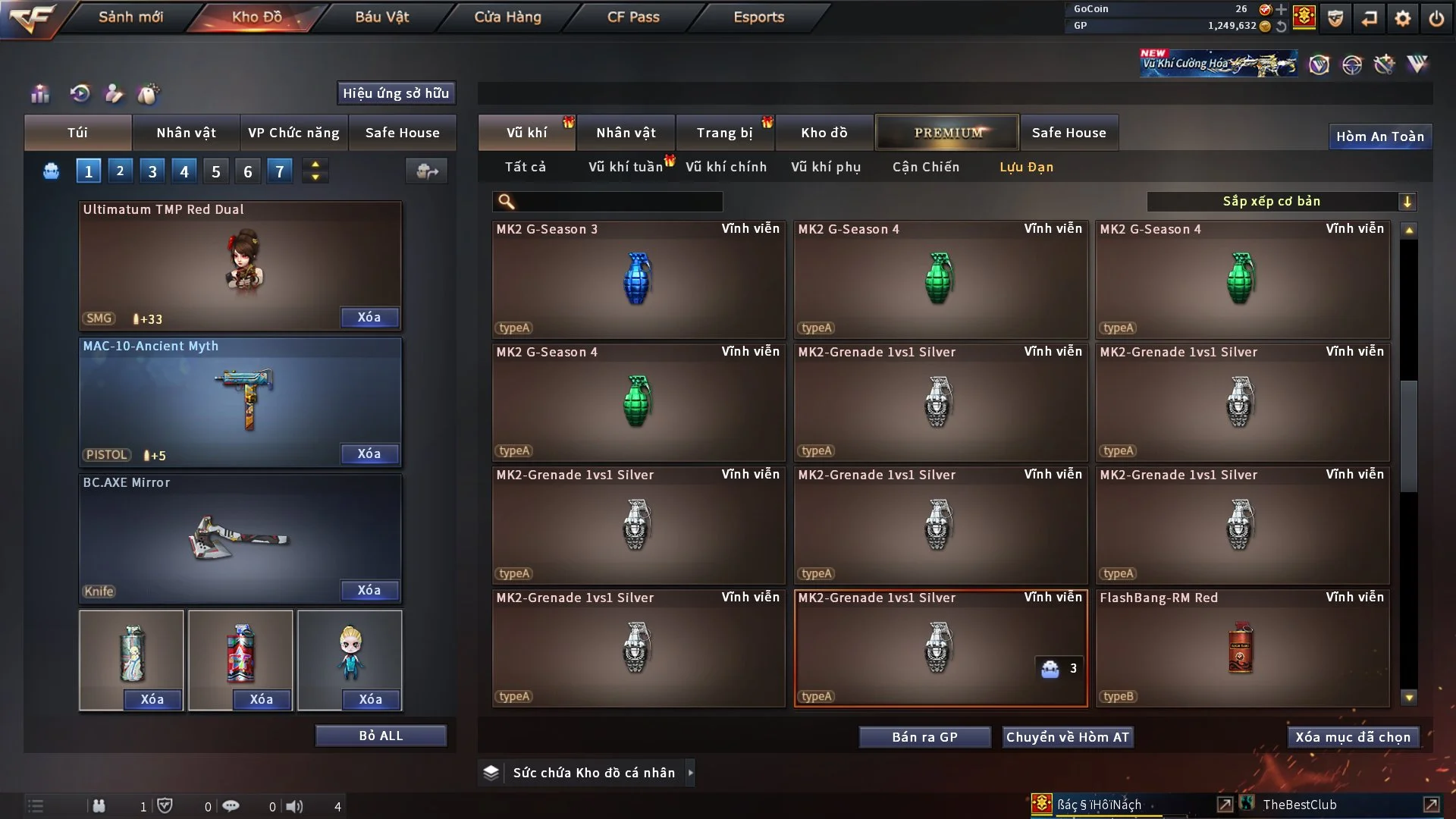1456x819 pixels.
Task: Toggle bag slot 5 selection
Action: tap(215, 171)
